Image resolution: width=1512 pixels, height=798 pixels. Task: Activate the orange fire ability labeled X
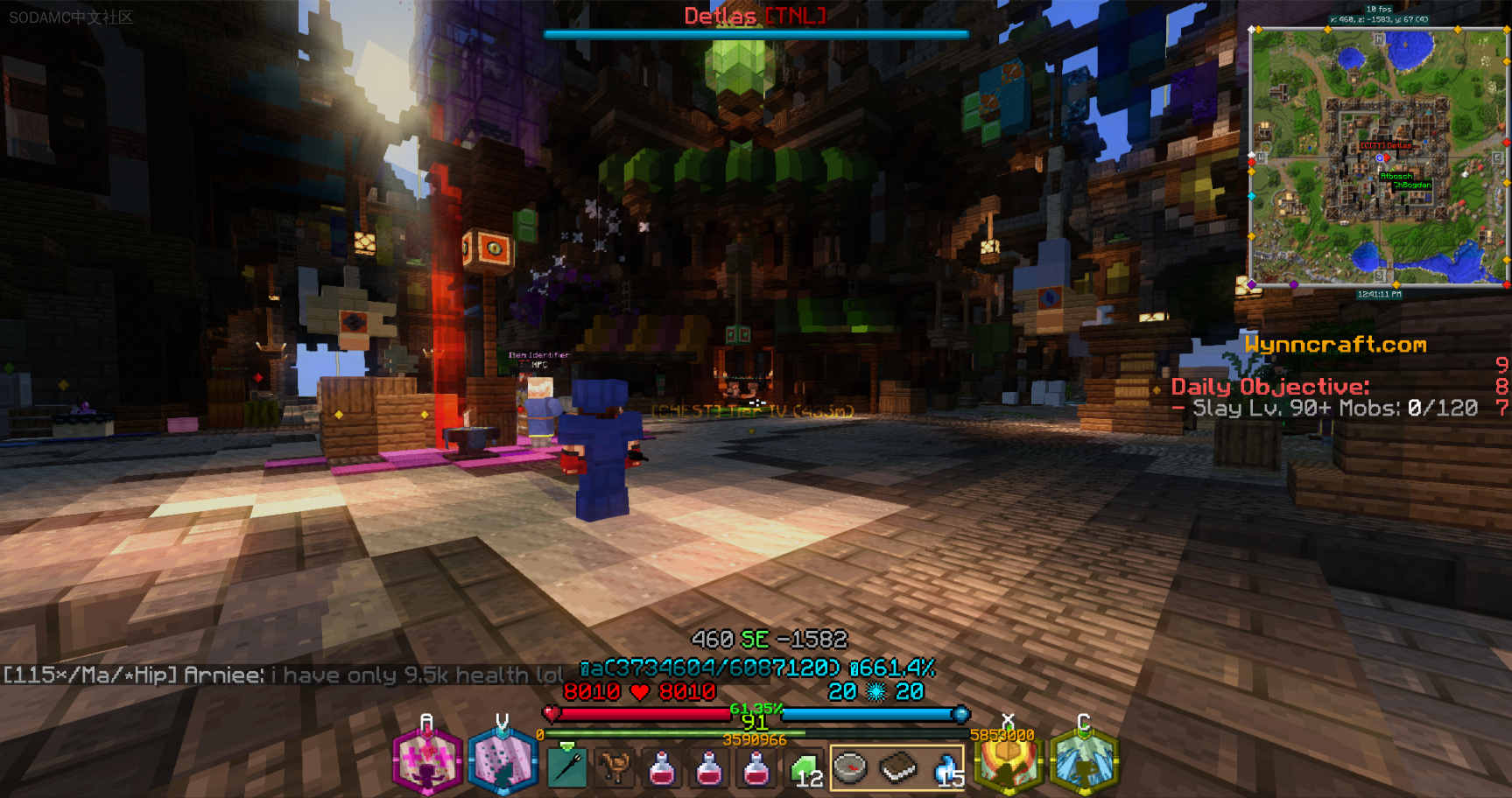tap(1008, 763)
